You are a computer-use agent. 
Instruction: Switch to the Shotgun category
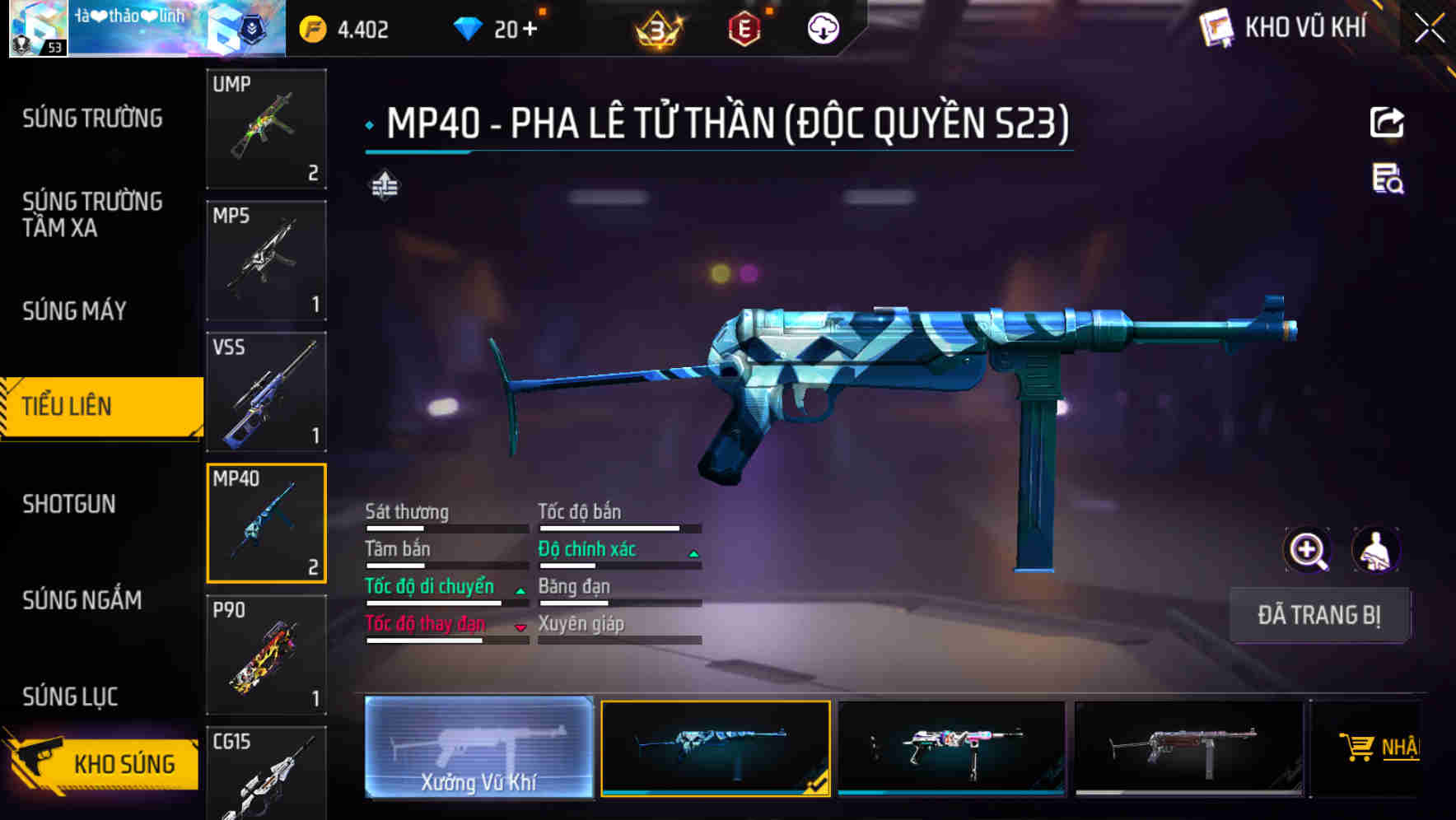coord(70,503)
